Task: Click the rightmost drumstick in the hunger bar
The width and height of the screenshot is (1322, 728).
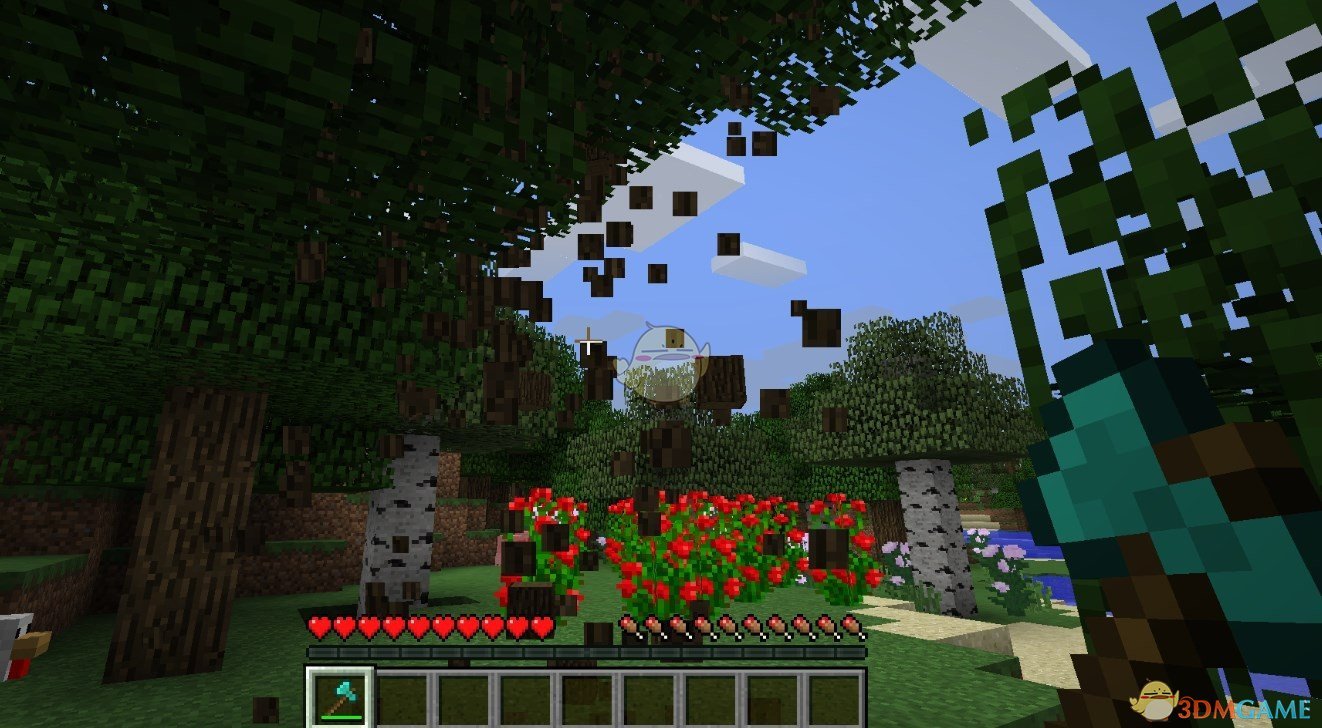Action: pyautogui.click(x=852, y=628)
